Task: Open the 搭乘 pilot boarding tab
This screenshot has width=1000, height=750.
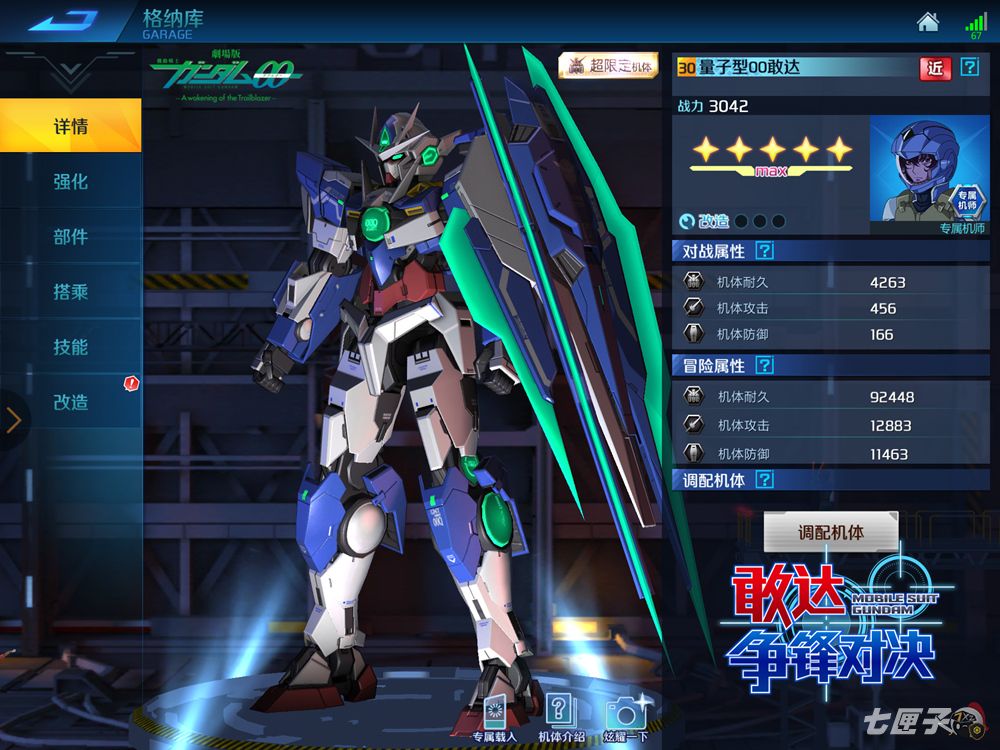Action: pos(70,292)
